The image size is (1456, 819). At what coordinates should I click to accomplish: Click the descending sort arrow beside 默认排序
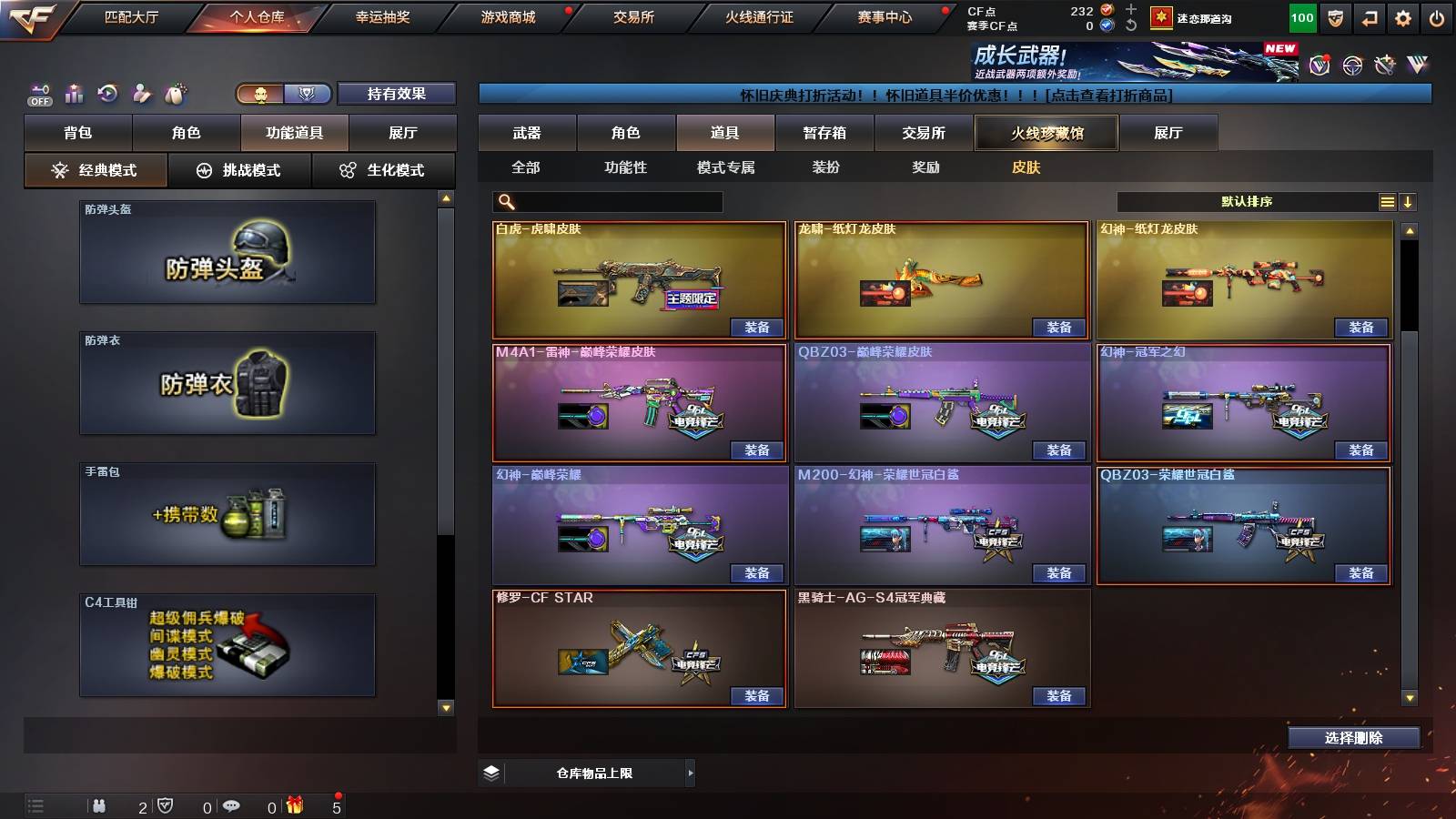1409,201
